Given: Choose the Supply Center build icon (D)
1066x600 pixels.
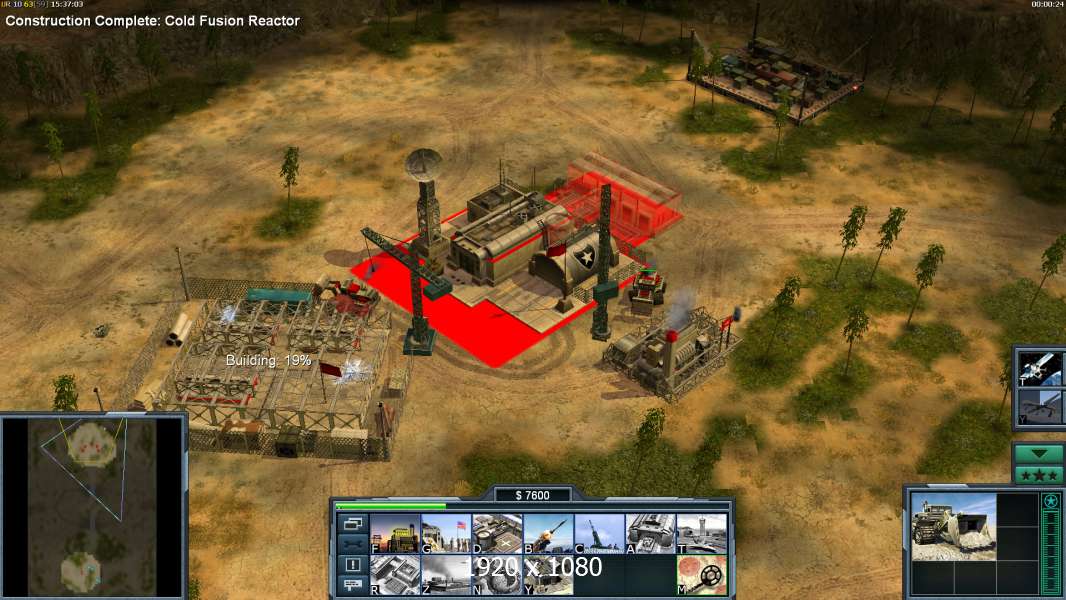Looking at the screenshot, I should click(x=497, y=533).
